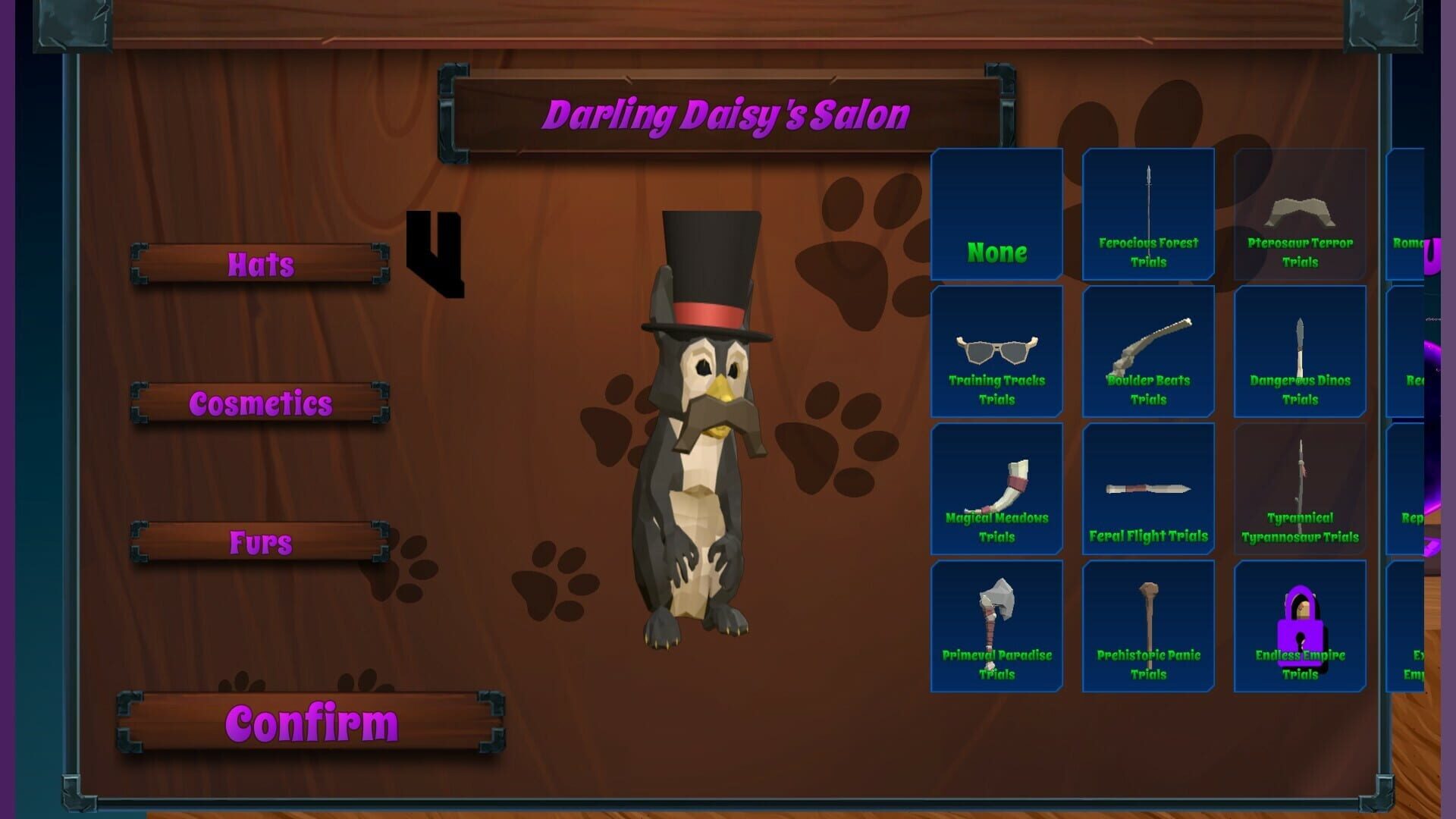Select the Tyrannical Tyrannosaur Trials spear hat
The width and height of the screenshot is (1456, 819).
coord(1300,489)
